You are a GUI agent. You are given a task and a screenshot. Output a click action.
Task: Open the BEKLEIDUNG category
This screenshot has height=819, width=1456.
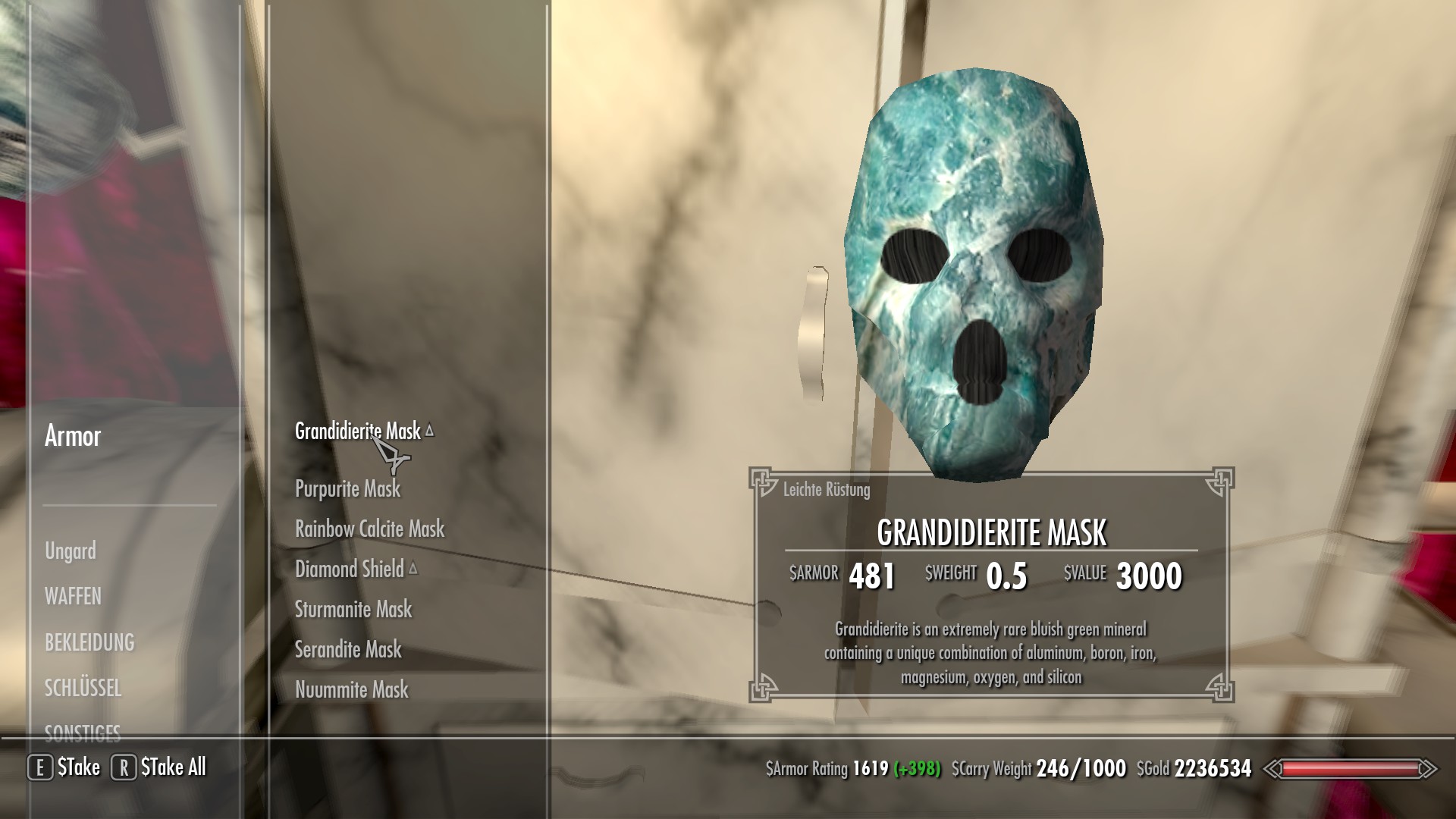pyautogui.click(x=89, y=643)
